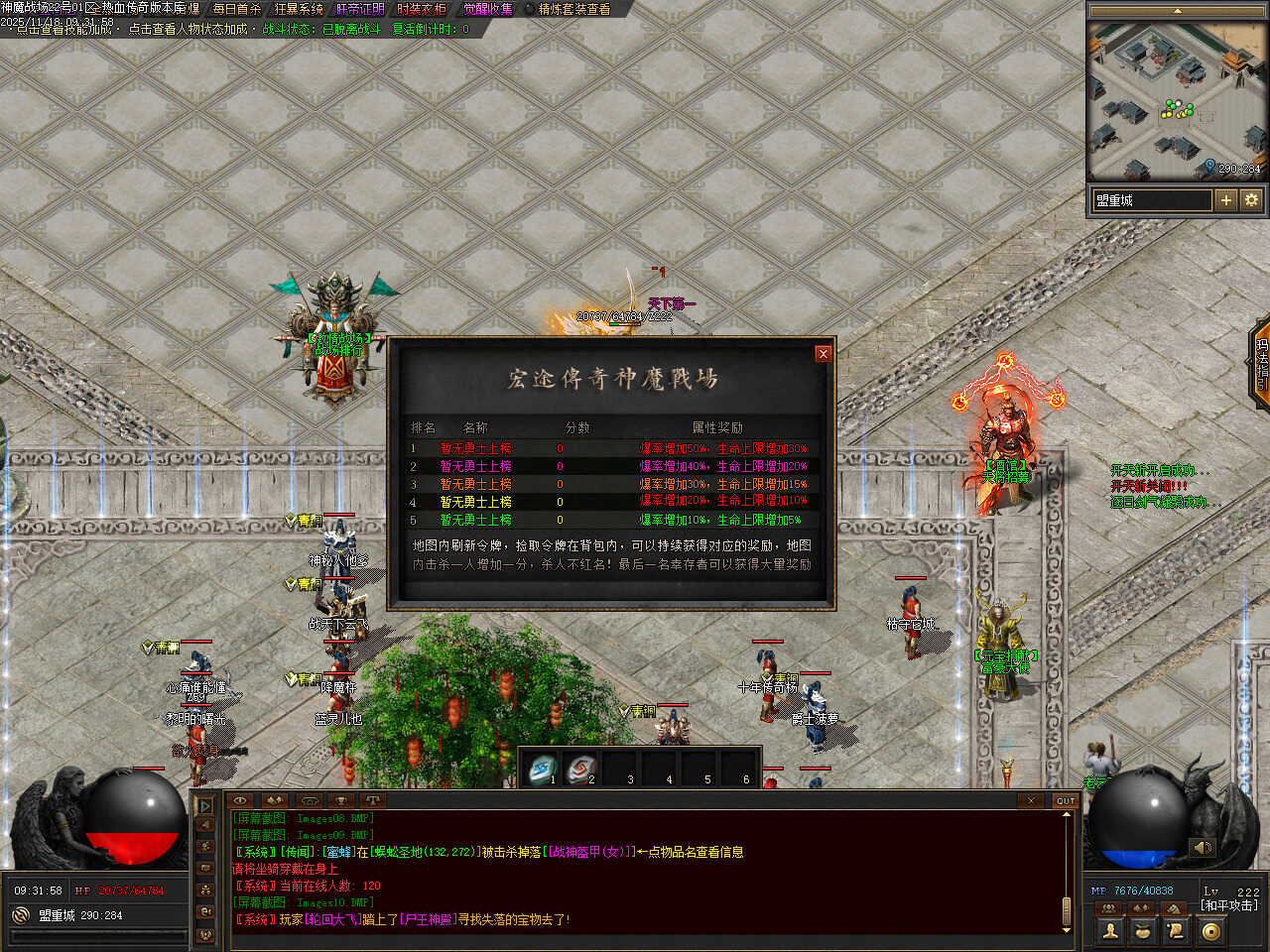Use the red swirl skill in slot 2
Screen dimensions: 1270x952
581,768
